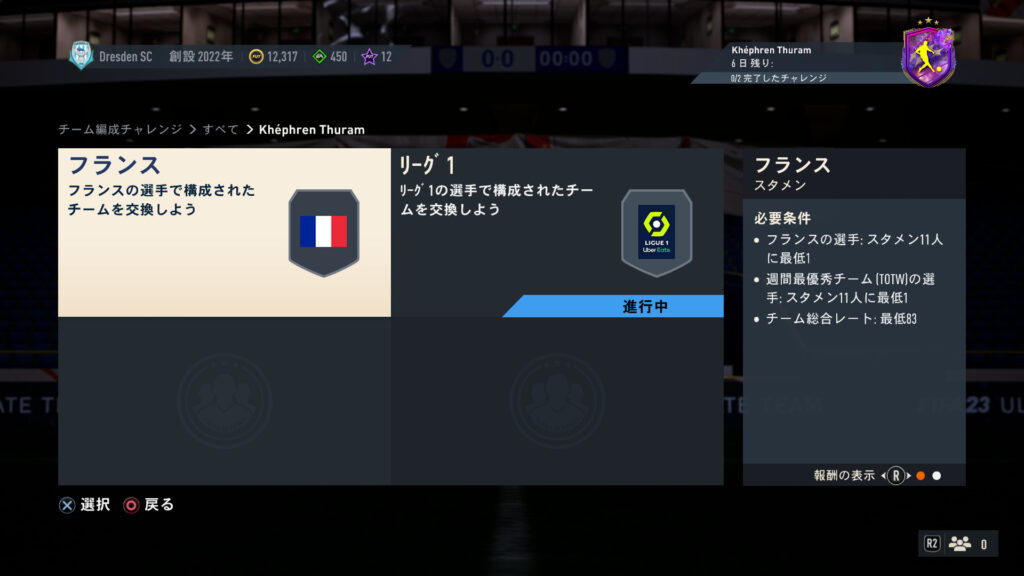Open the すべて breadcrumb level

(x=220, y=130)
